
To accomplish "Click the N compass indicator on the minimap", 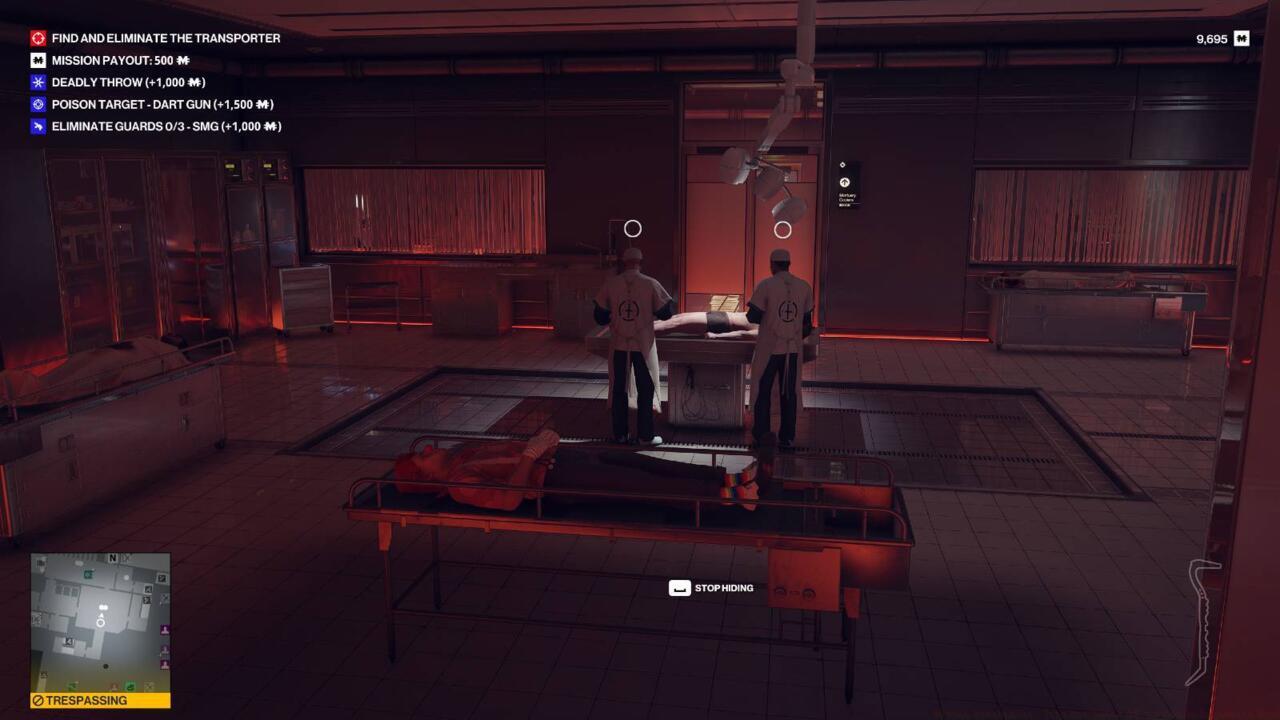I will coord(112,557).
